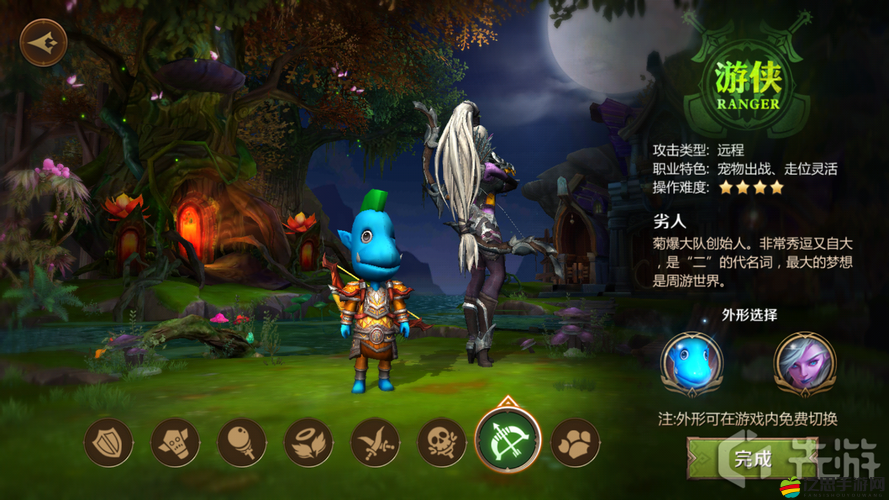The width and height of the screenshot is (889, 500).
Task: Select the skull and crossbones class icon
Action: coord(442,442)
